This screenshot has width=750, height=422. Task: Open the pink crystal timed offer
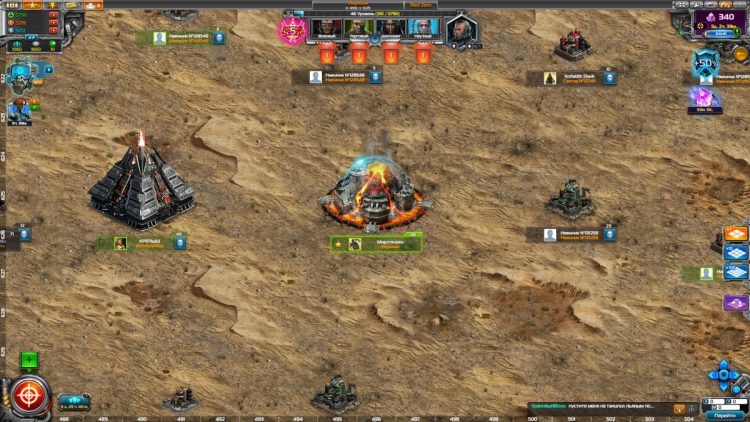click(704, 98)
